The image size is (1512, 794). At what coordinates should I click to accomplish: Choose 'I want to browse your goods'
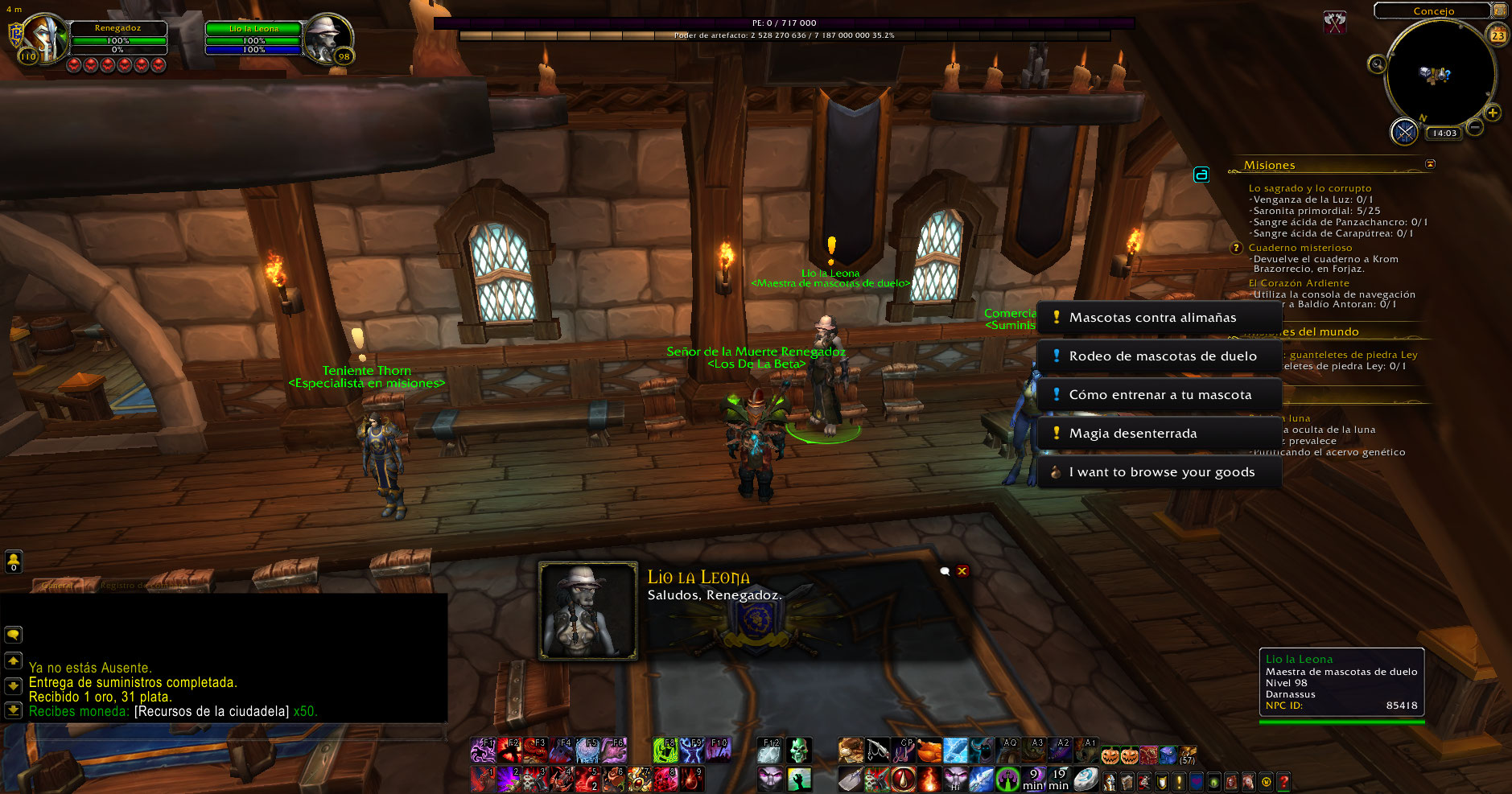coord(1159,472)
